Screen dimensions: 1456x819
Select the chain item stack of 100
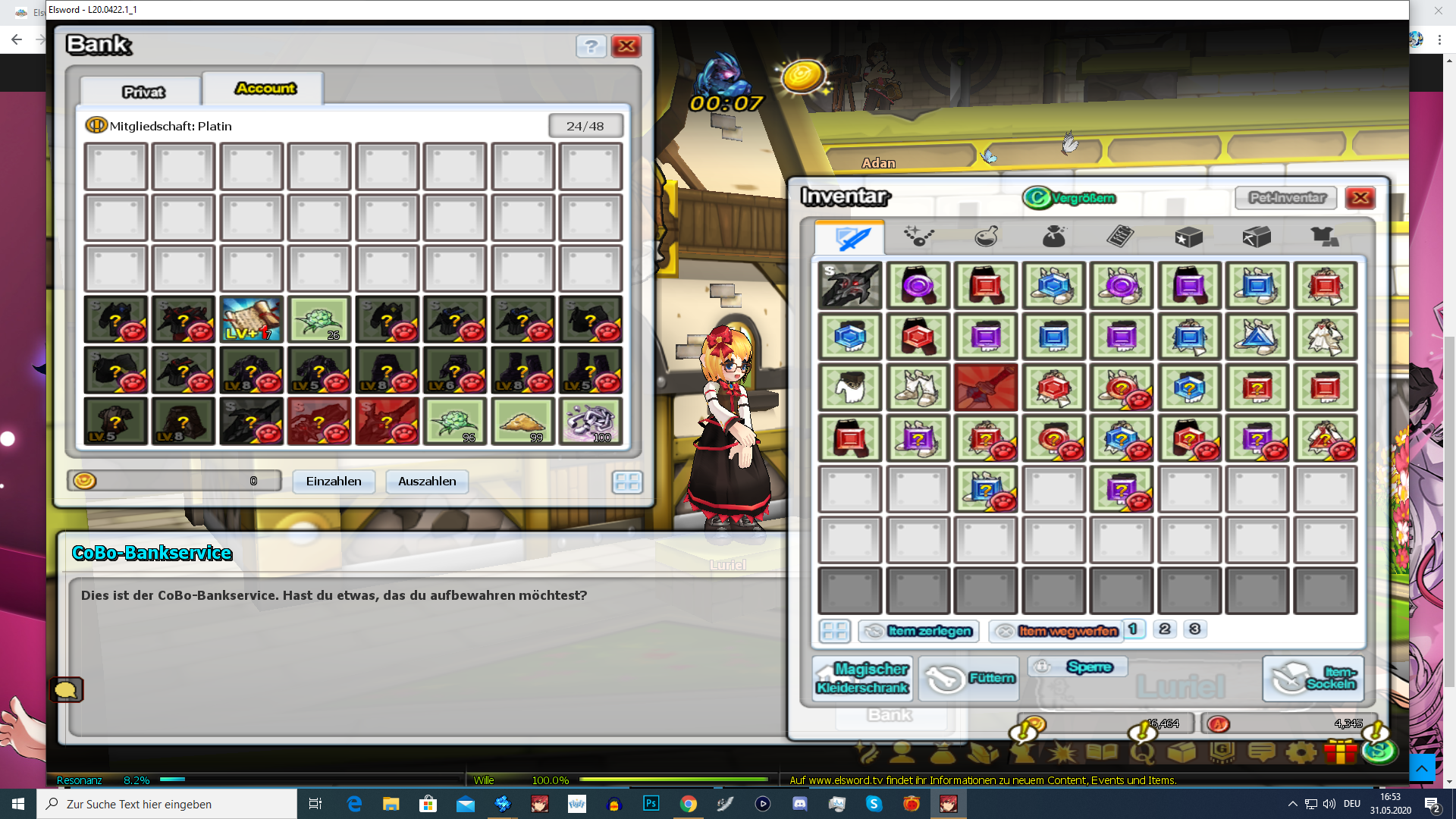591,421
